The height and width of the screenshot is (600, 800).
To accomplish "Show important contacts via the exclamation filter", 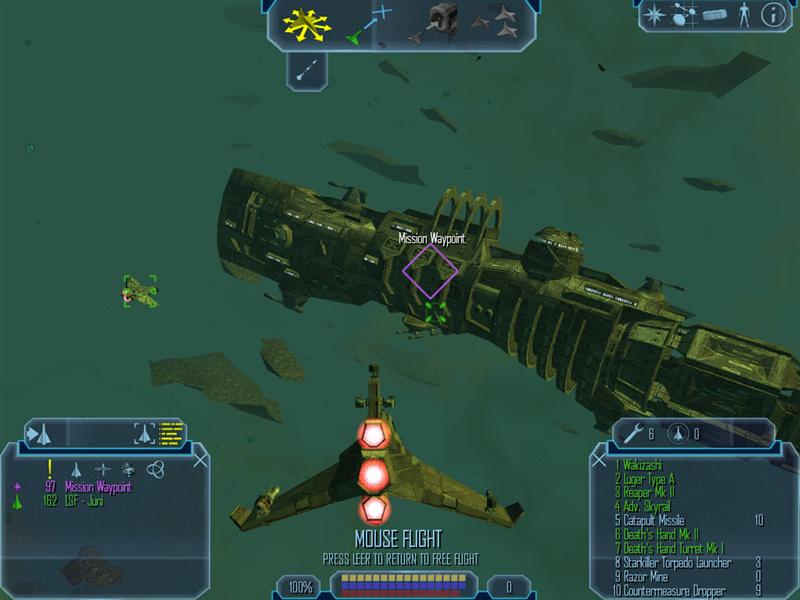I will click(x=49, y=468).
